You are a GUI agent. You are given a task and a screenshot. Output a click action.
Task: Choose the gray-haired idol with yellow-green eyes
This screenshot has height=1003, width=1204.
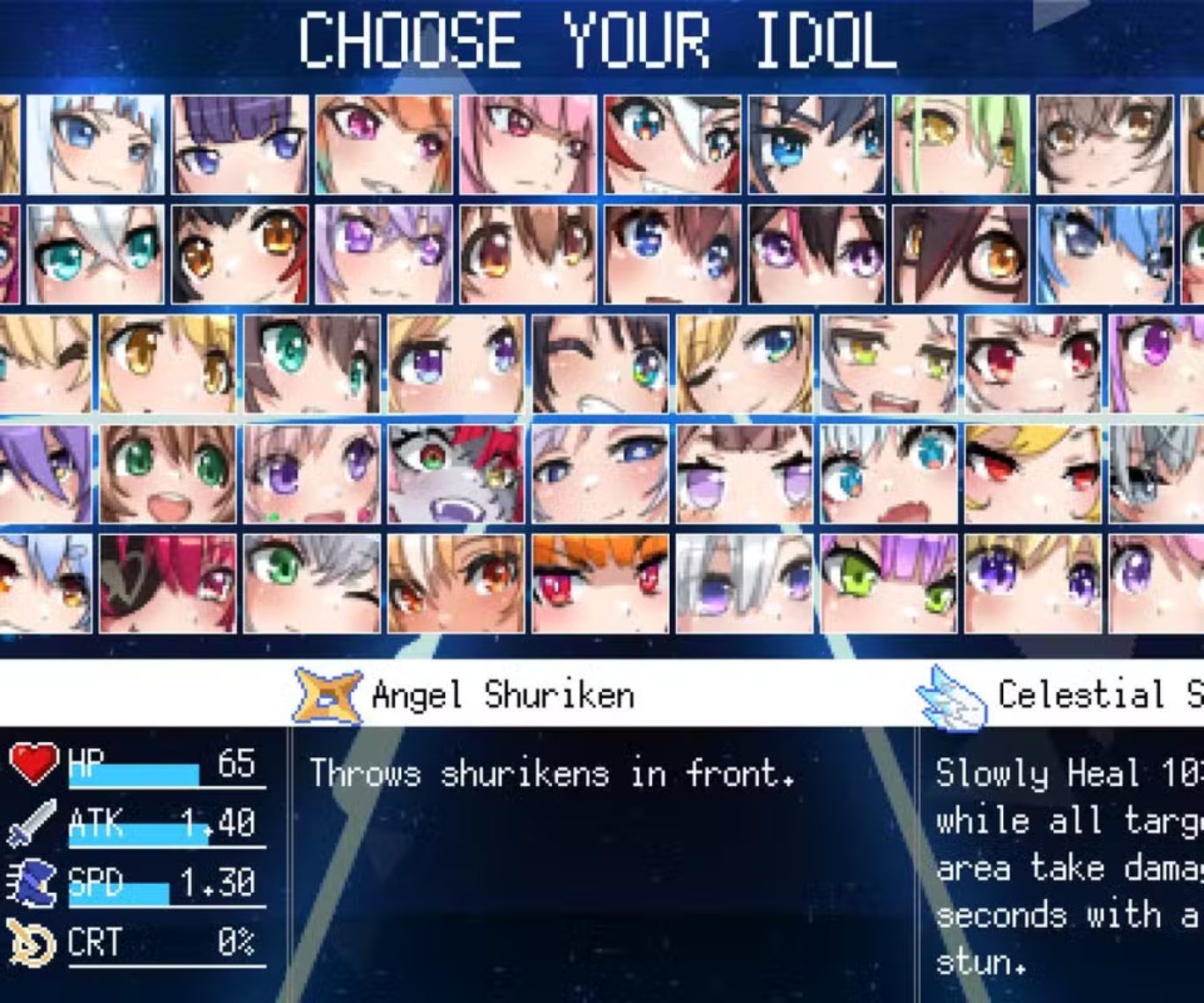888,364
